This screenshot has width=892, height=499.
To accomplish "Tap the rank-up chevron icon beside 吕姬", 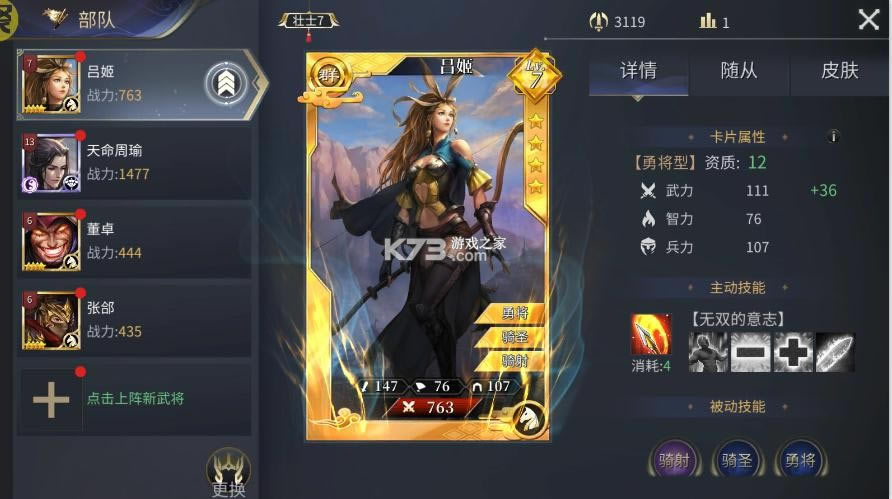I will point(227,84).
